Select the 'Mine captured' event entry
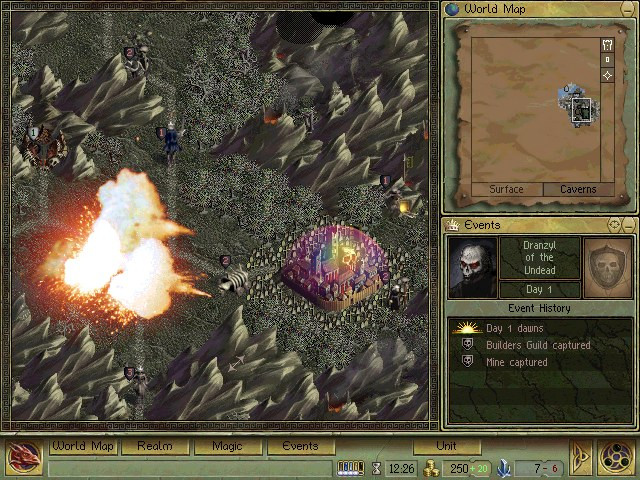Image resolution: width=640 pixels, height=480 pixels. tap(516, 362)
